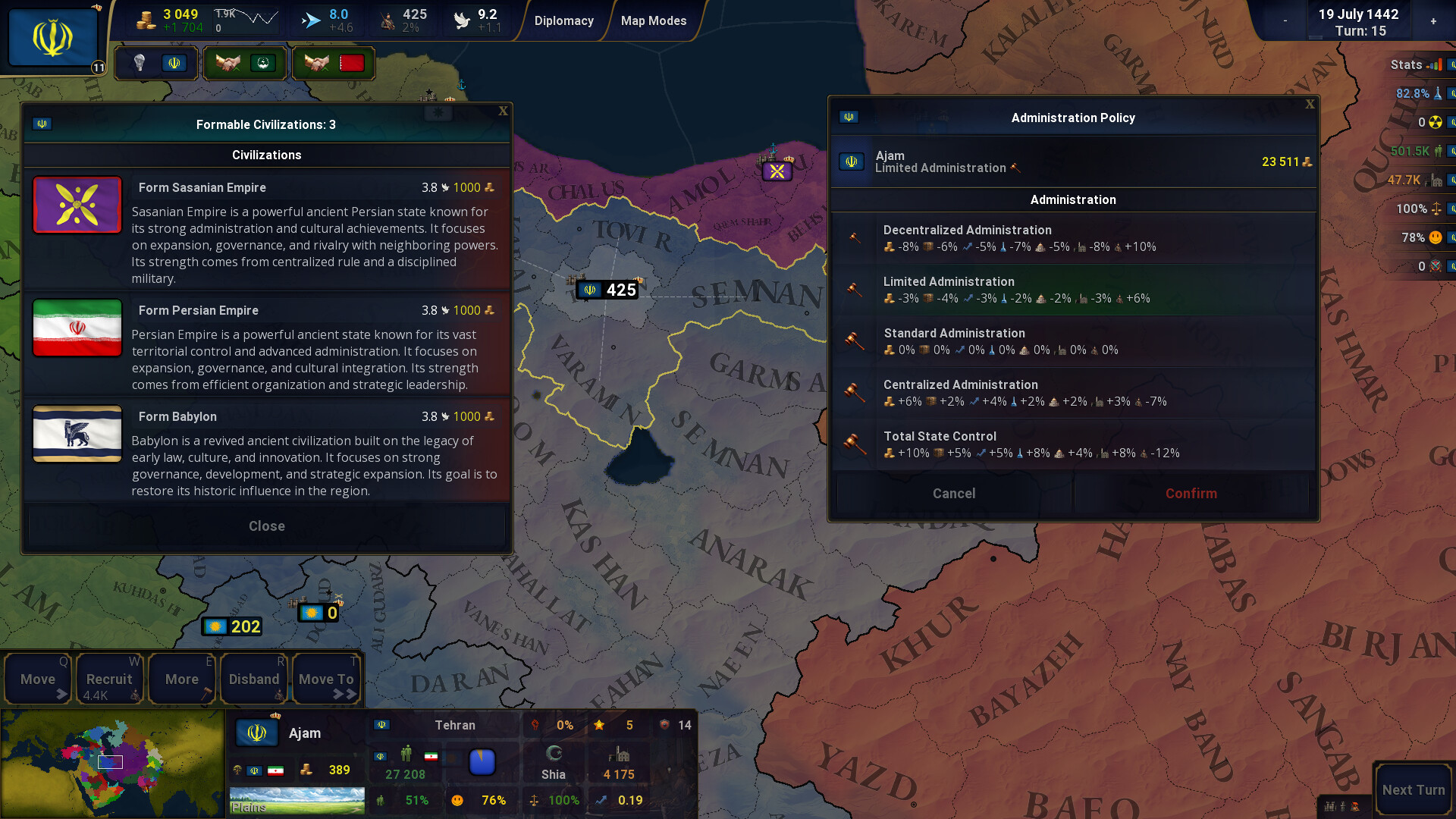This screenshot has width=1456, height=819.
Task: Open the Map Modes dropdown
Action: 654,20
